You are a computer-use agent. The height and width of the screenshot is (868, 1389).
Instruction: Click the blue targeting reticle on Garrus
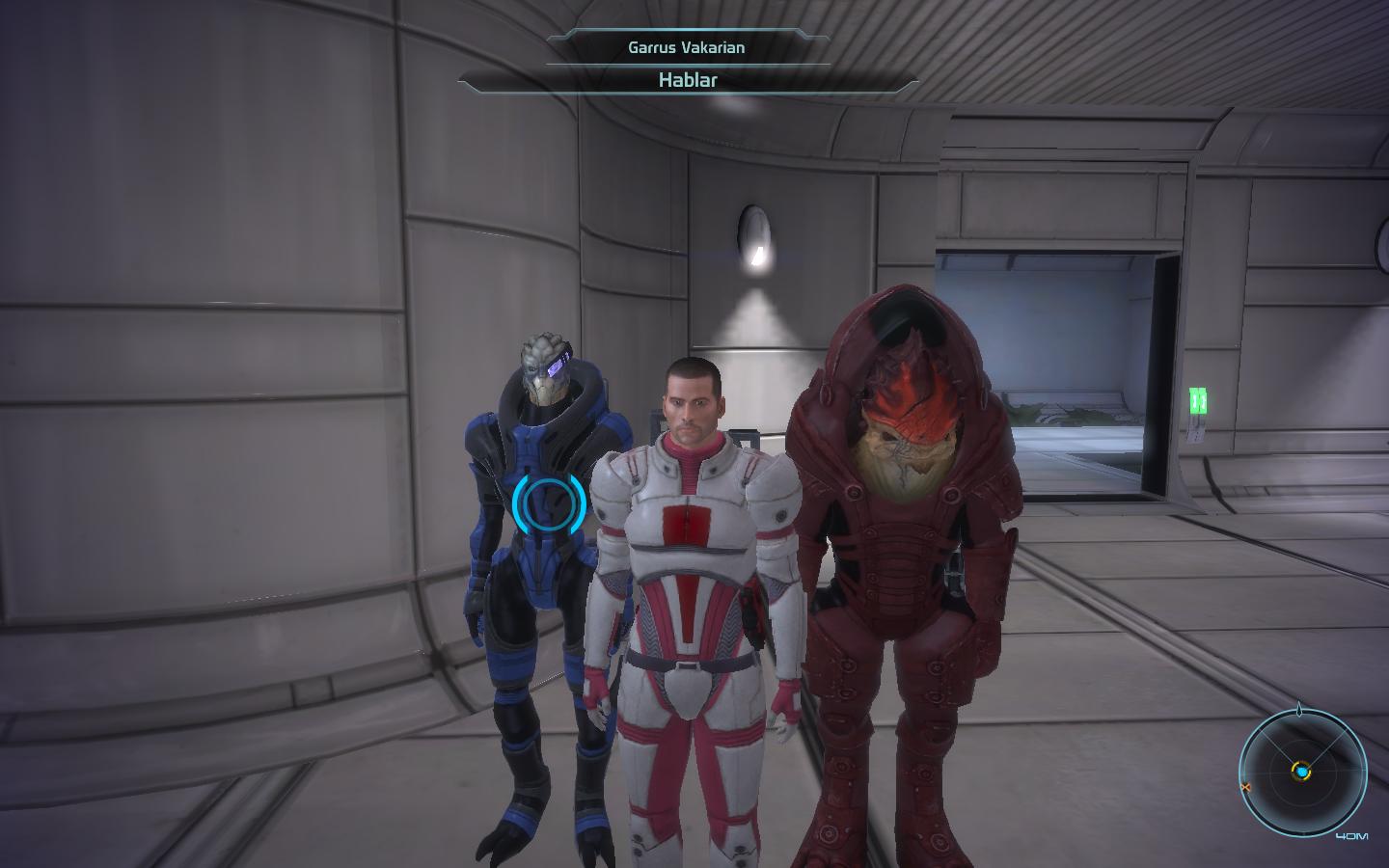(549, 502)
